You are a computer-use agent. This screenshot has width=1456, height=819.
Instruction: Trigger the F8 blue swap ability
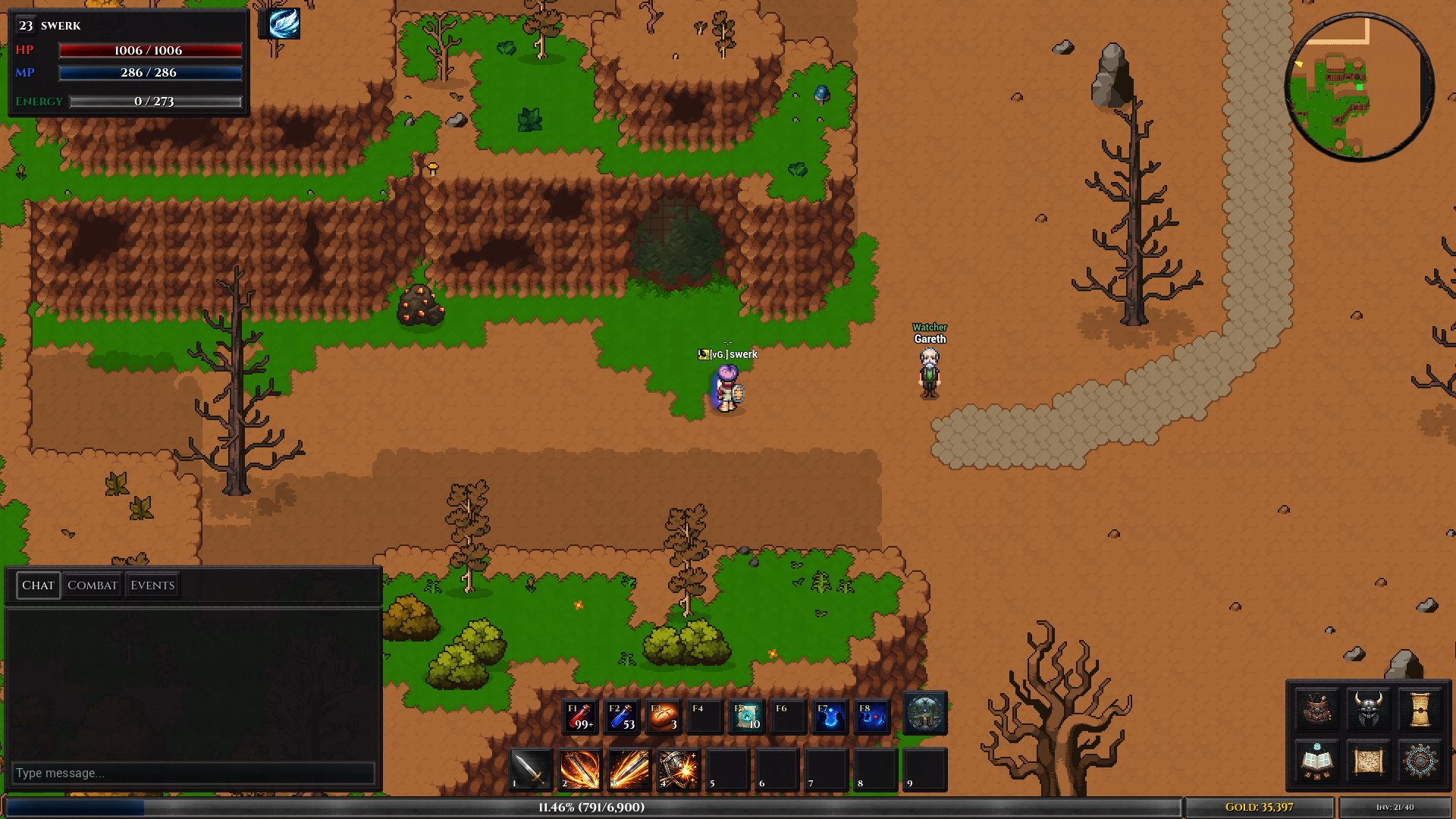click(871, 717)
